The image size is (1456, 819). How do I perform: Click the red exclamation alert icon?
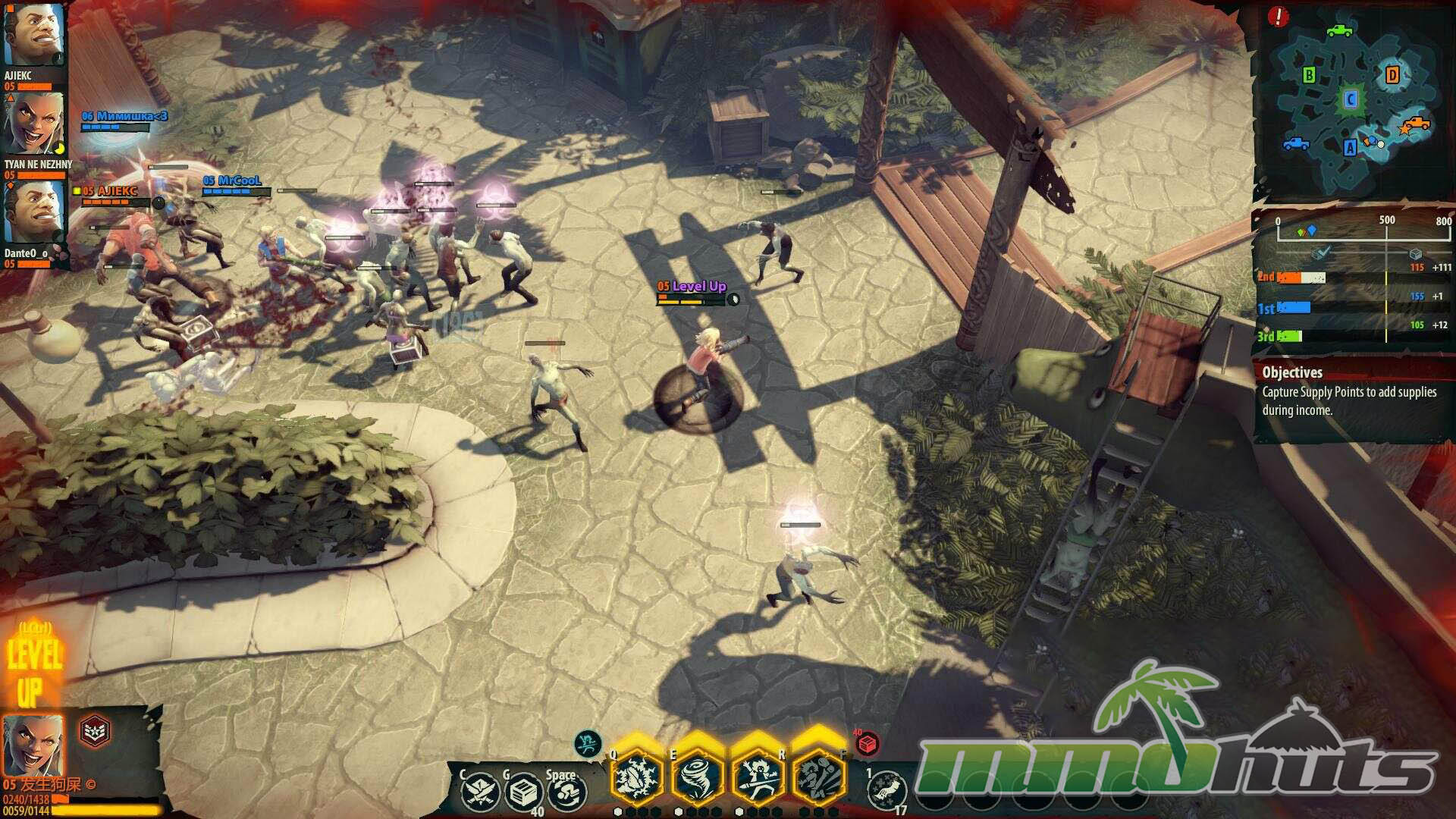[1278, 17]
